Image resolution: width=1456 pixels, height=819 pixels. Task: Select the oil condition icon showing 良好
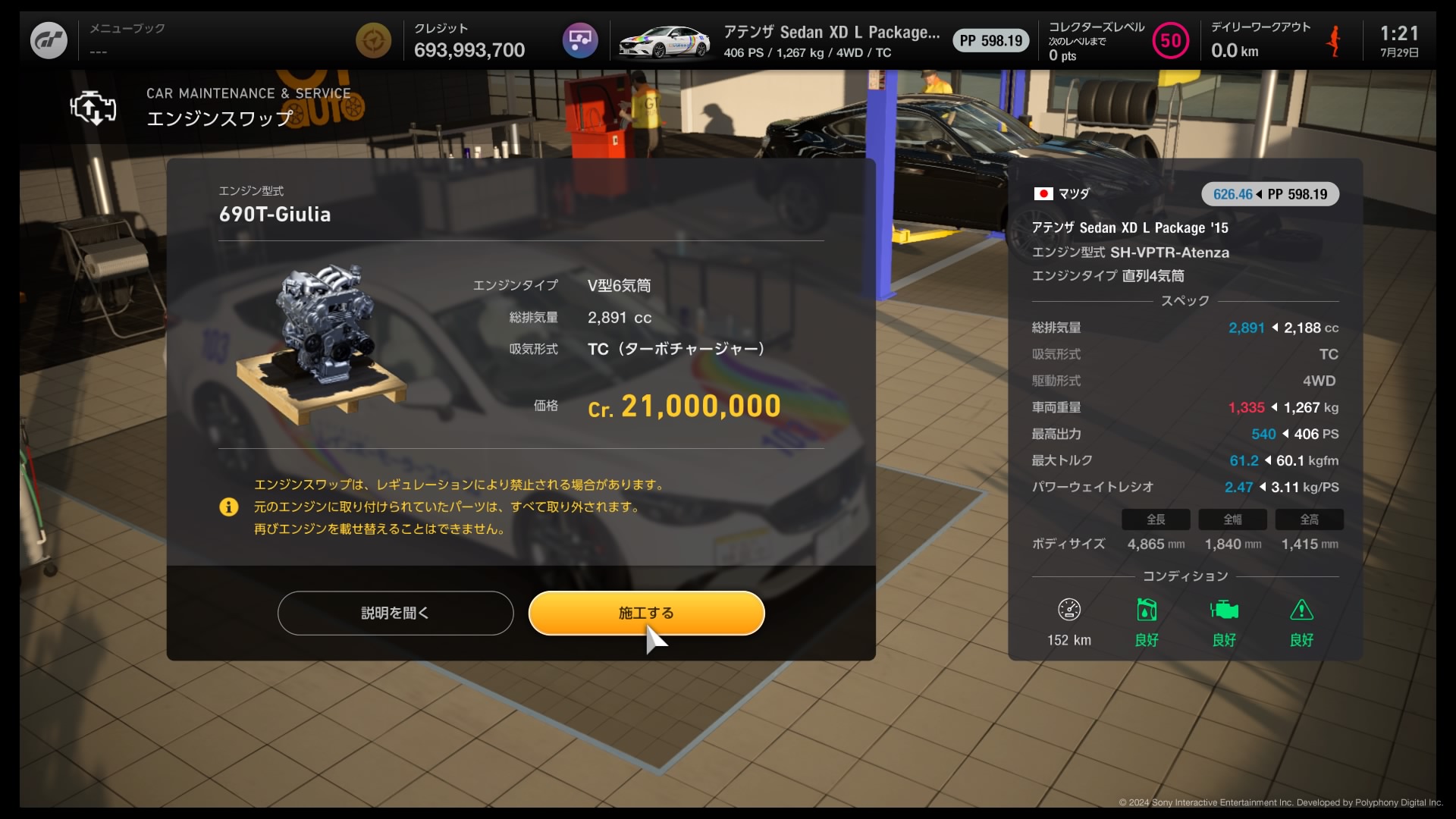(x=1147, y=610)
